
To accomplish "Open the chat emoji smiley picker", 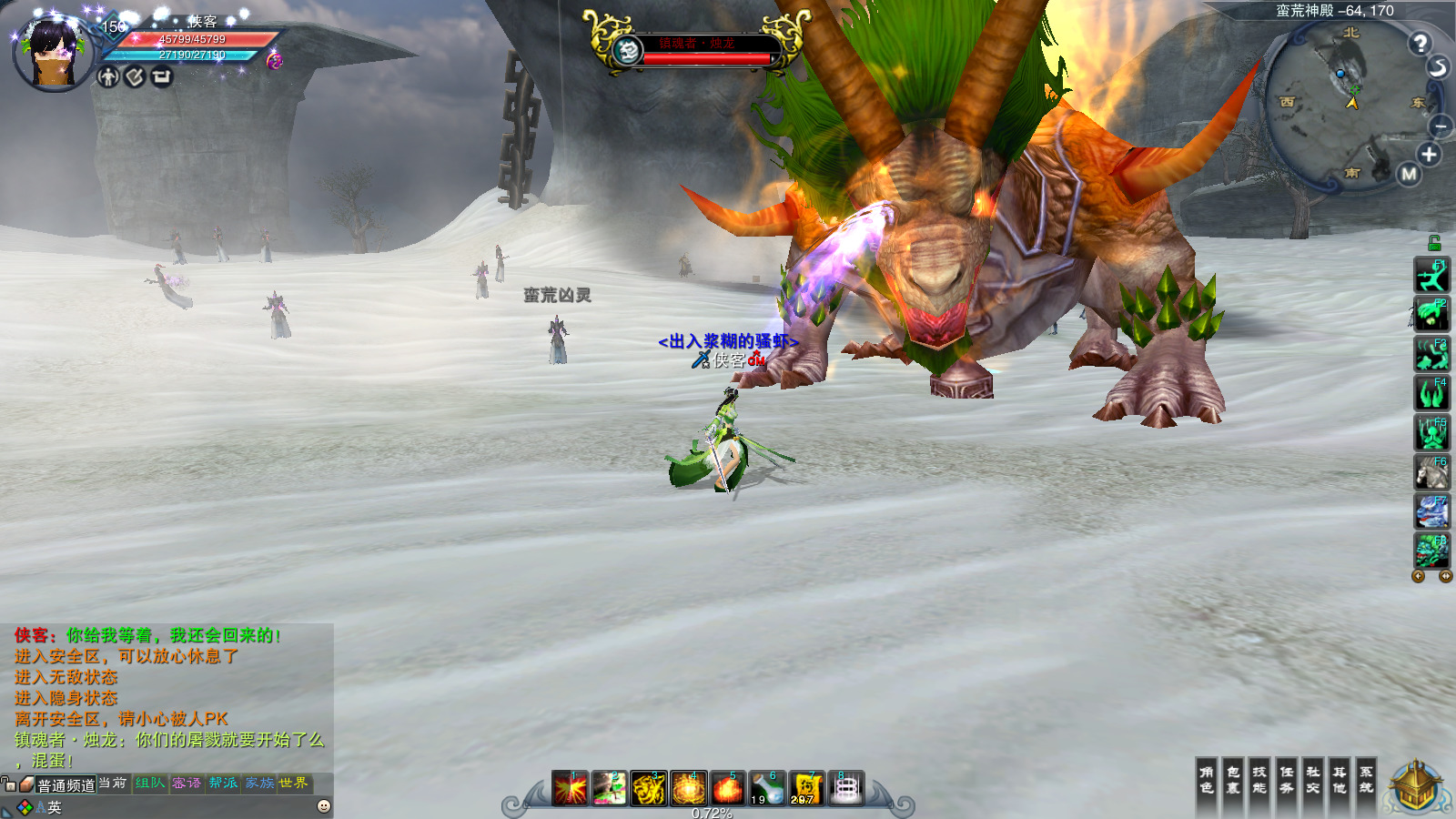I will click(x=324, y=806).
